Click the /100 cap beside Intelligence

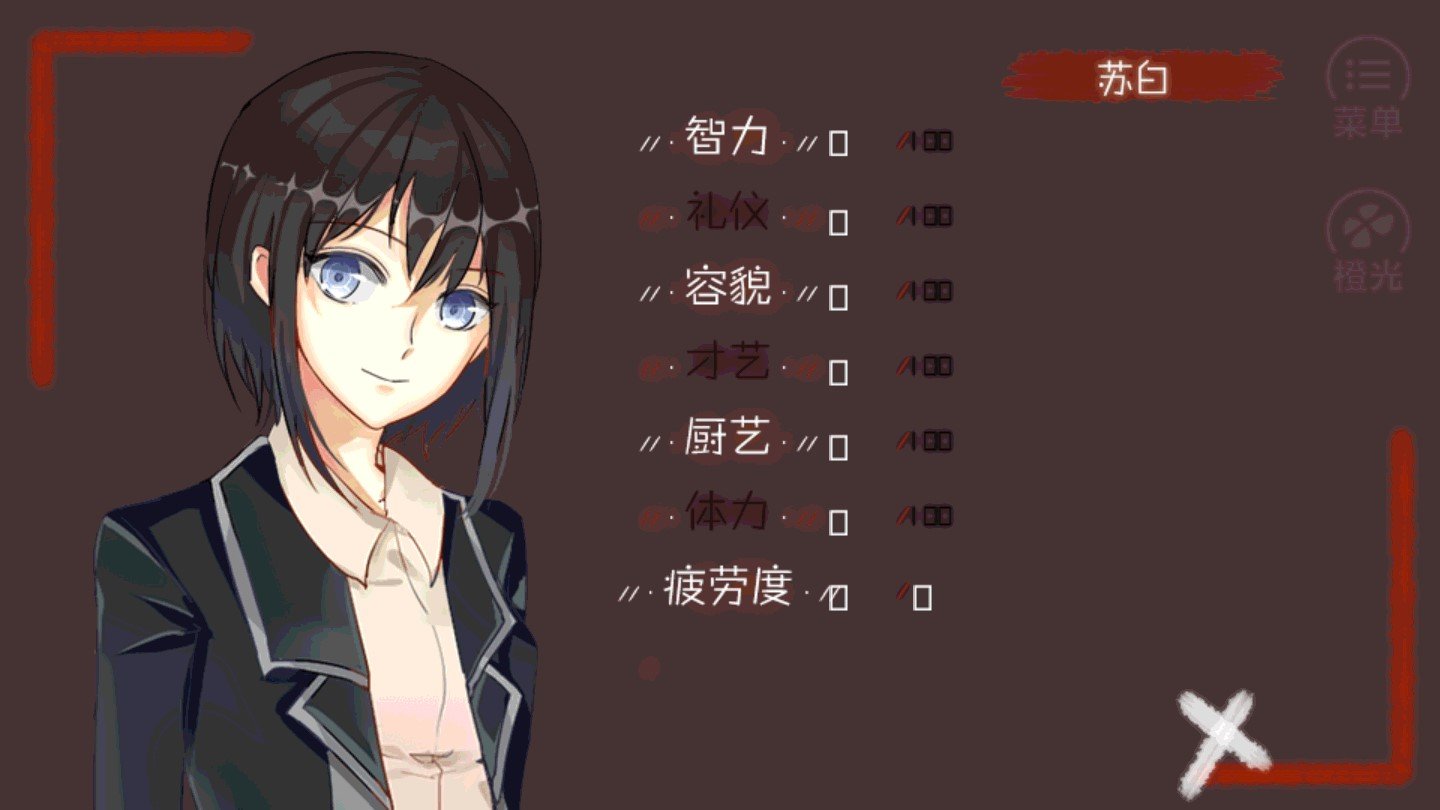[925, 140]
